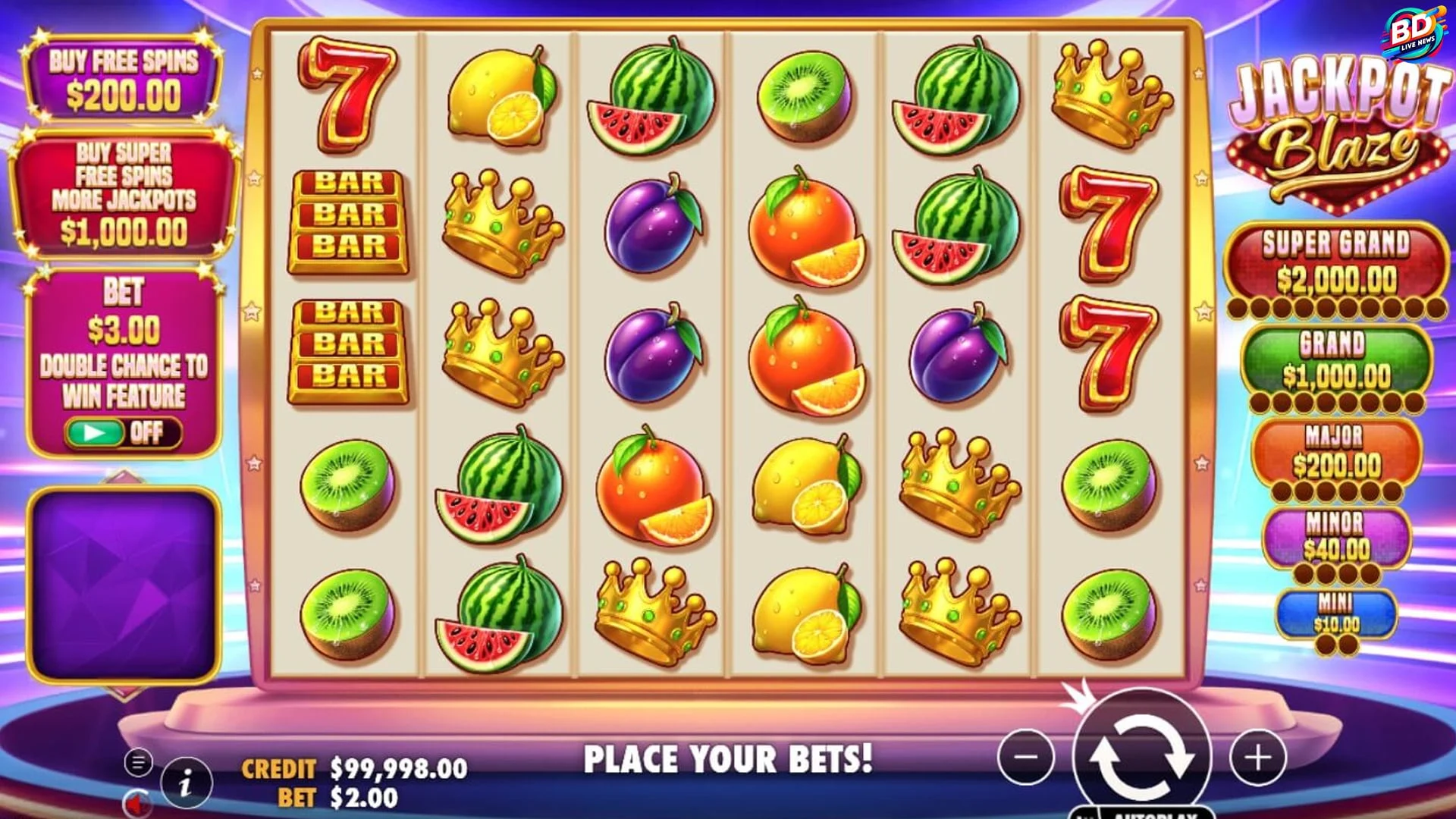Spin the reels with the circular arrows button
The width and height of the screenshot is (1456, 819).
click(1141, 756)
